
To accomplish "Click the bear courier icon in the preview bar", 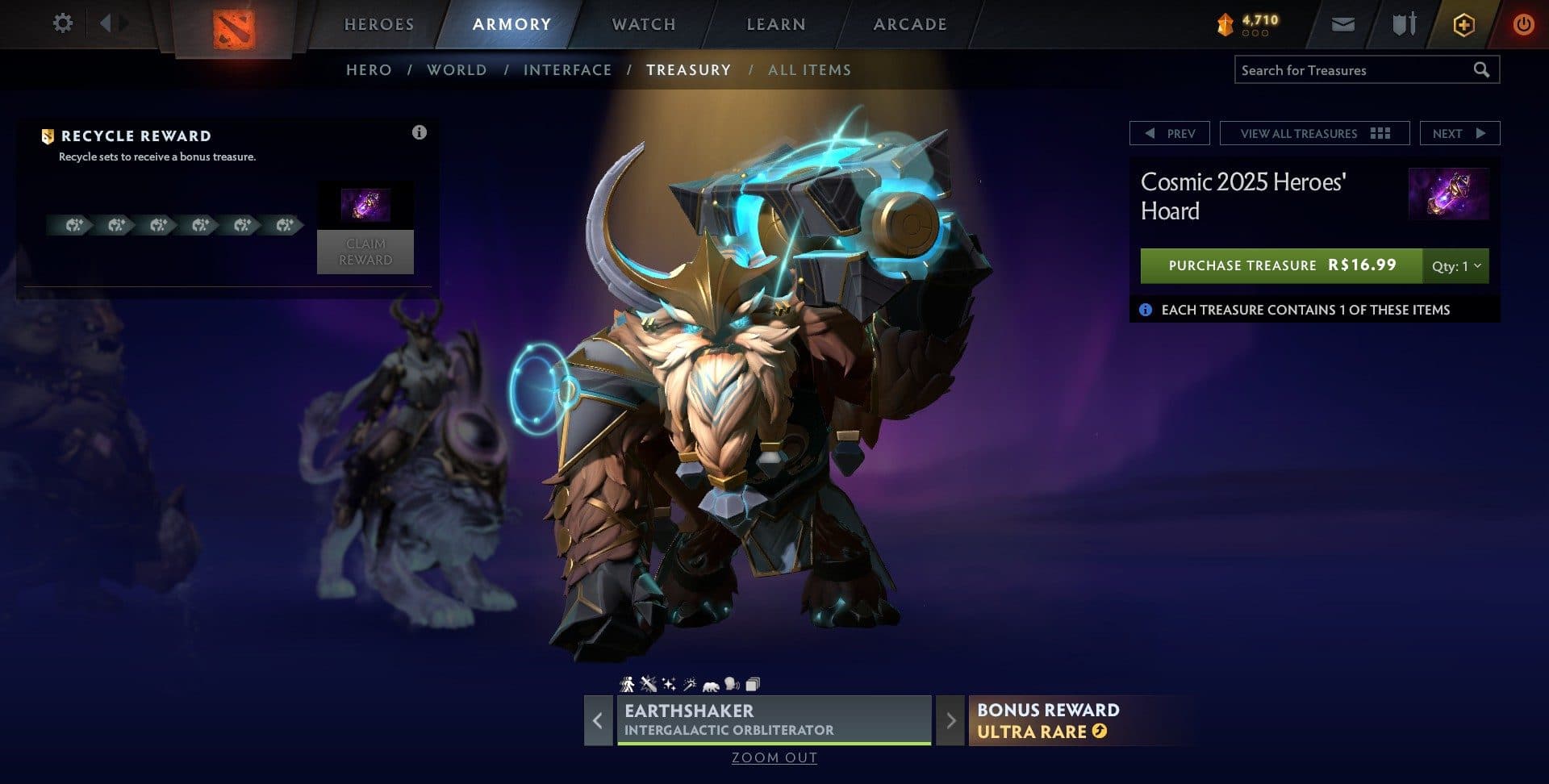I will [x=710, y=683].
